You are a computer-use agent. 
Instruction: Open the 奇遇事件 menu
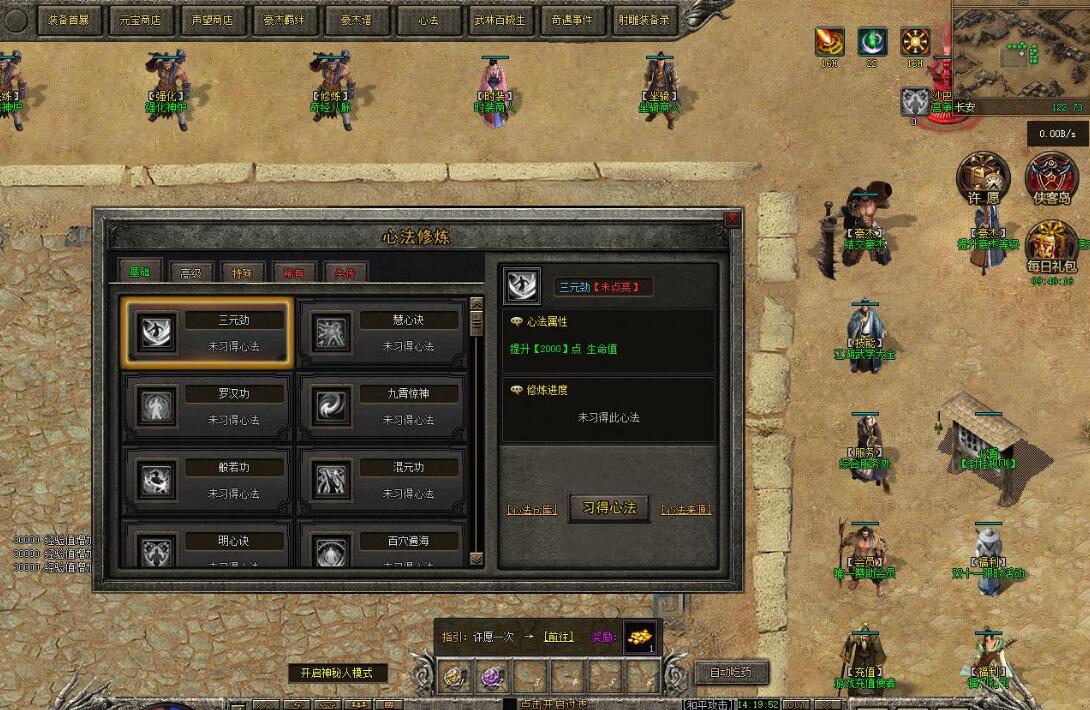[571, 19]
